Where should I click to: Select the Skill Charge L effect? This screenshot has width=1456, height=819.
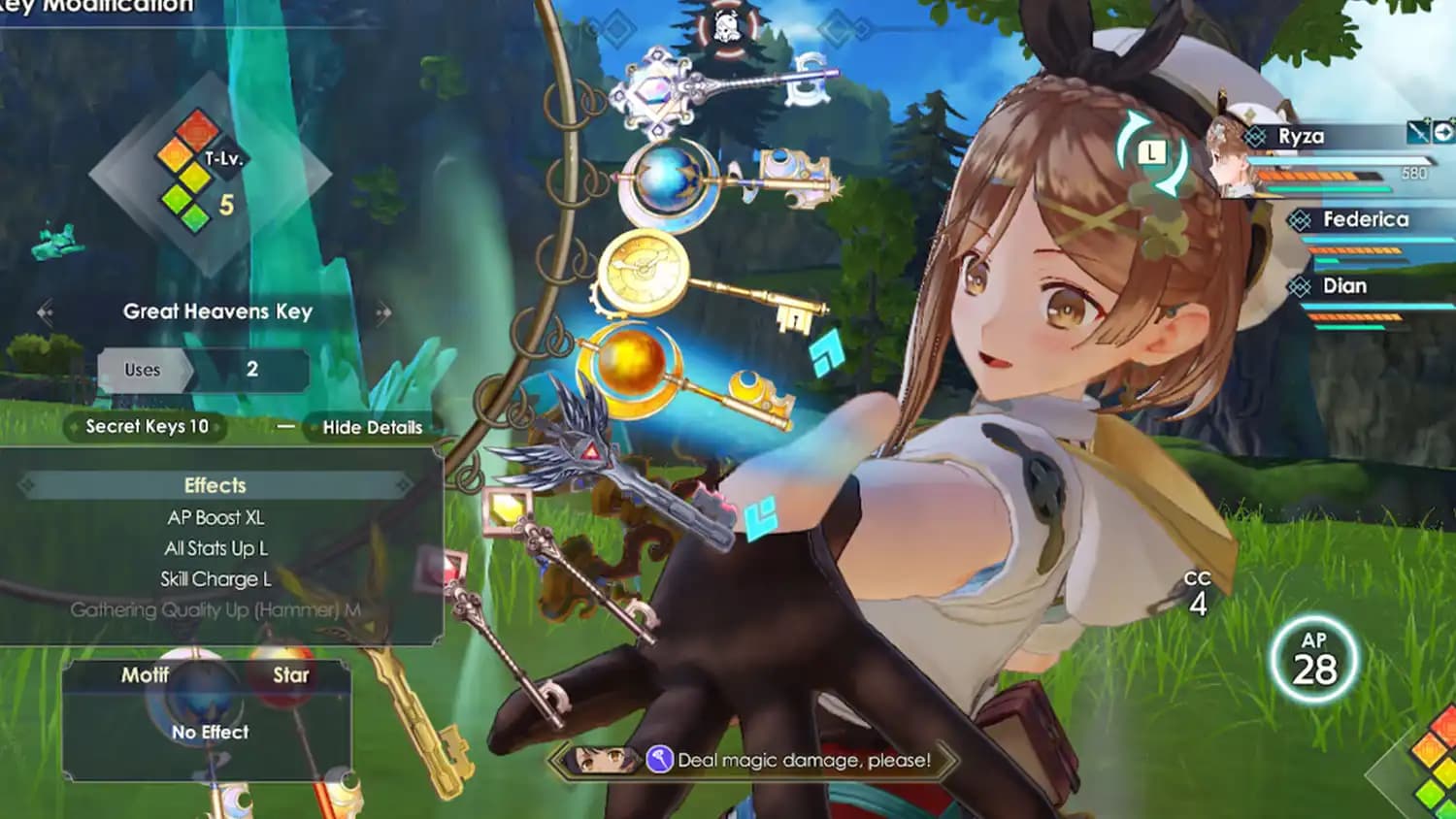[x=215, y=579]
